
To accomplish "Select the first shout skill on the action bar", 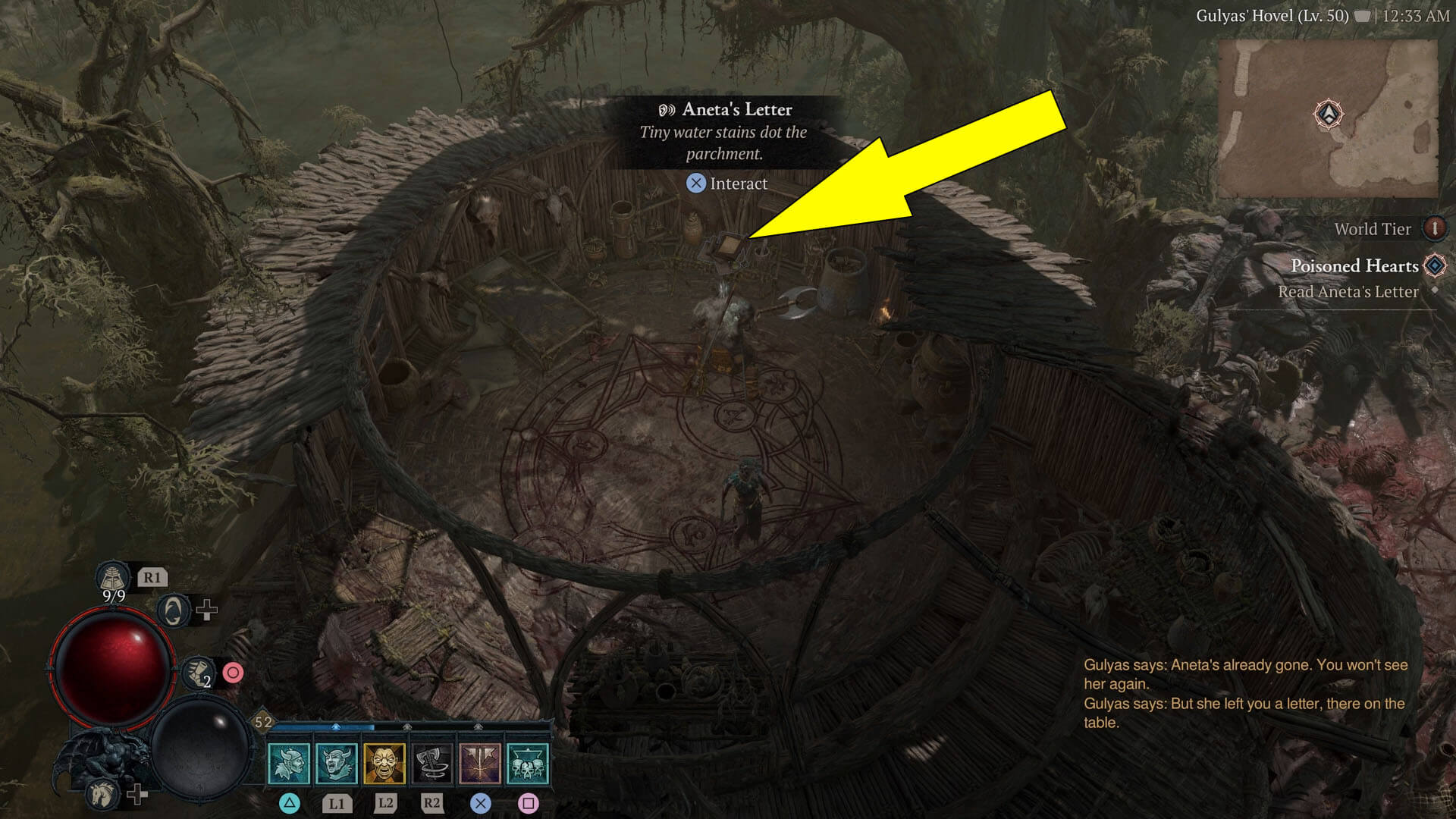I will 289,763.
